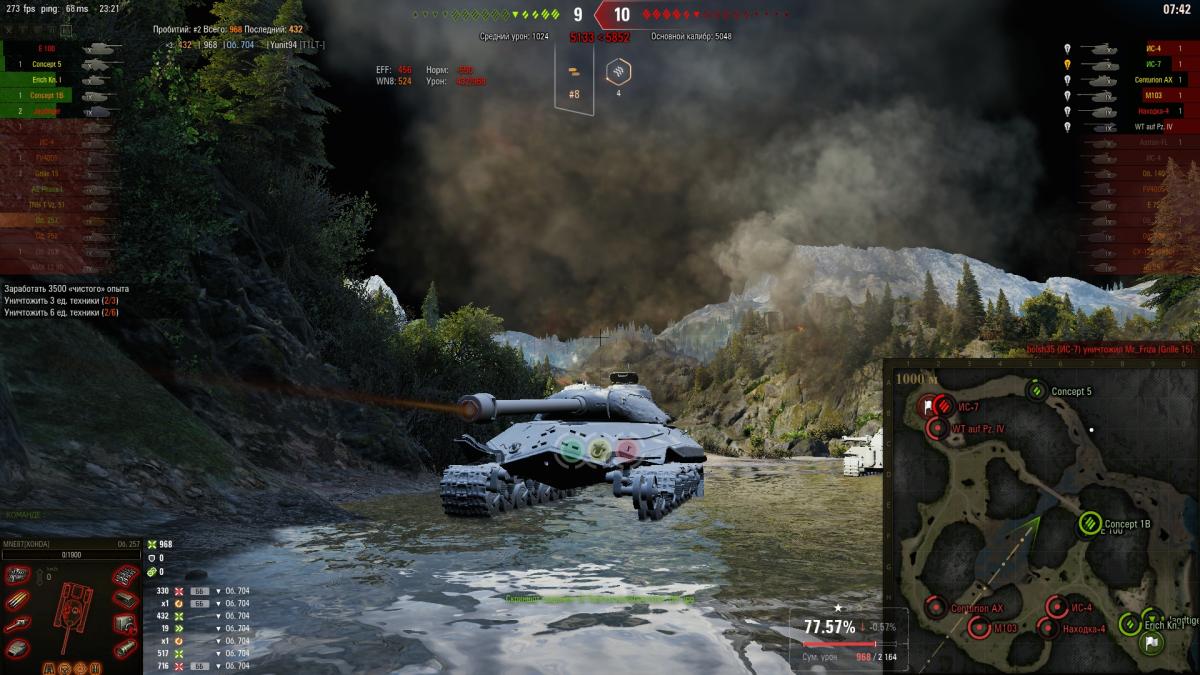Viewport: 1200px width, 675px height.
Task: Mark the M103 marker on the minimap
Action: pyautogui.click(x=979, y=628)
